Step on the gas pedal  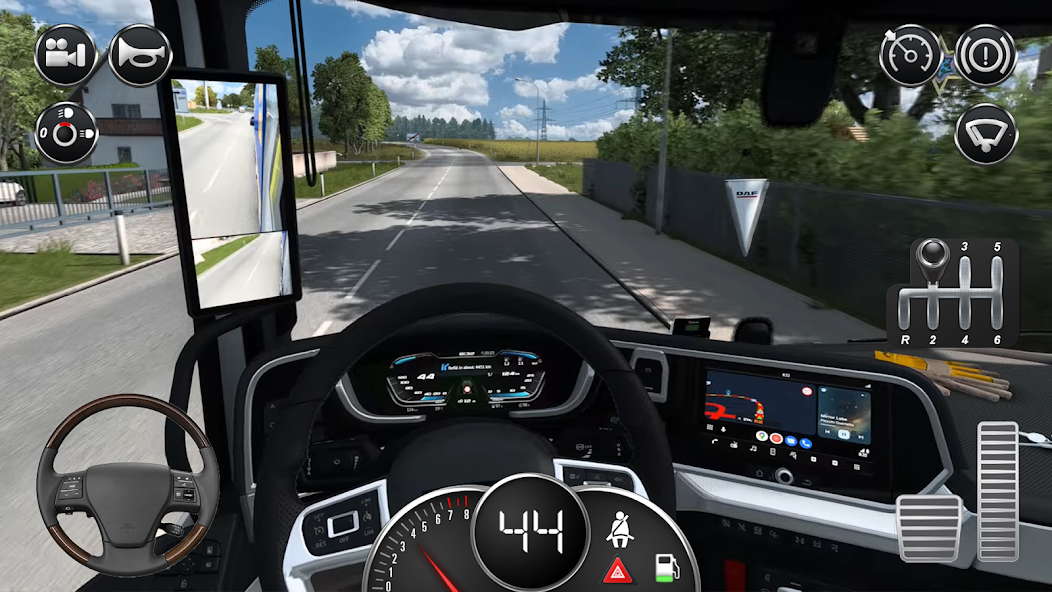[997, 491]
